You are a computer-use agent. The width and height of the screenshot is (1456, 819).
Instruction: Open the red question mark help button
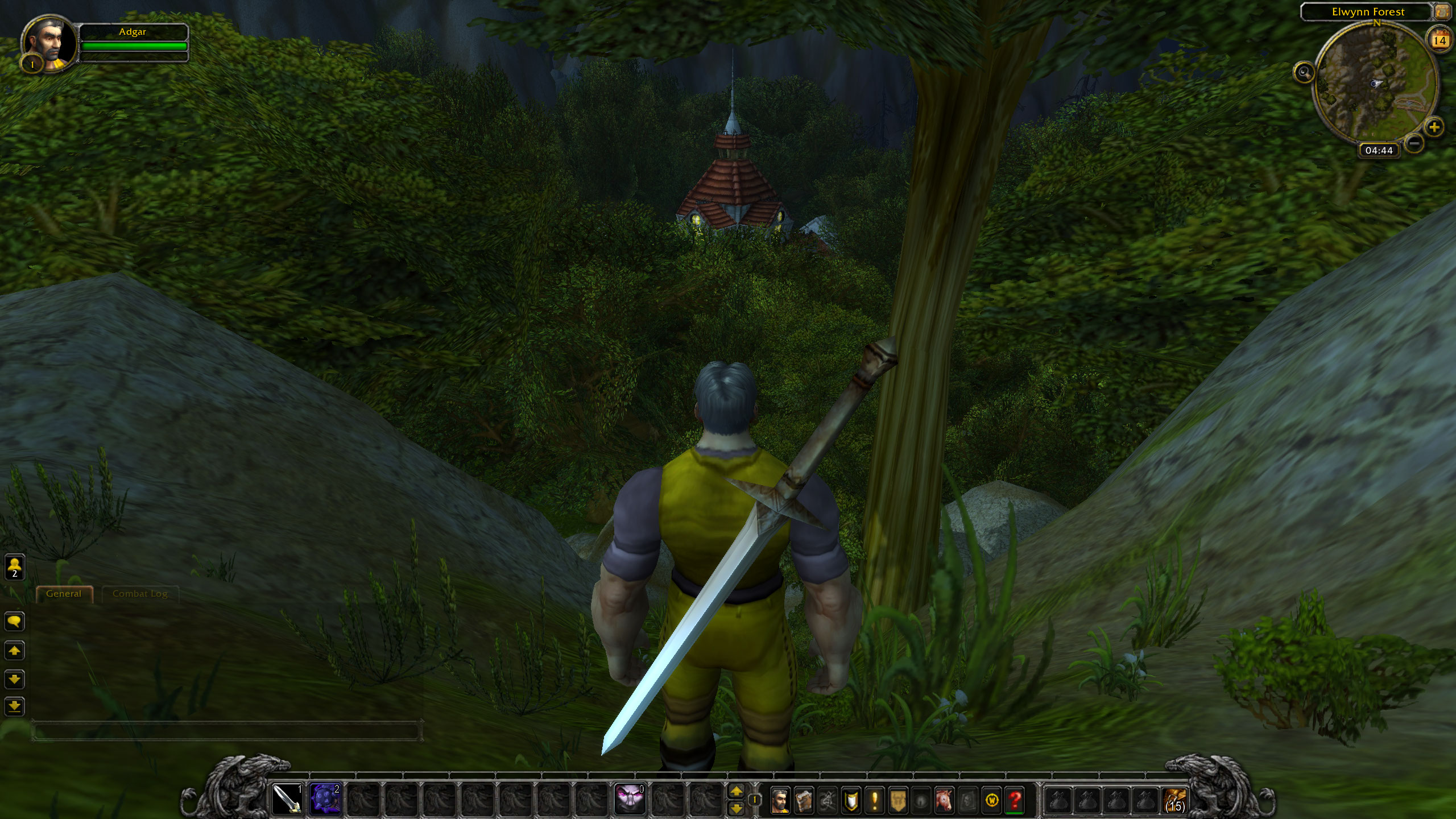pyautogui.click(x=1015, y=801)
